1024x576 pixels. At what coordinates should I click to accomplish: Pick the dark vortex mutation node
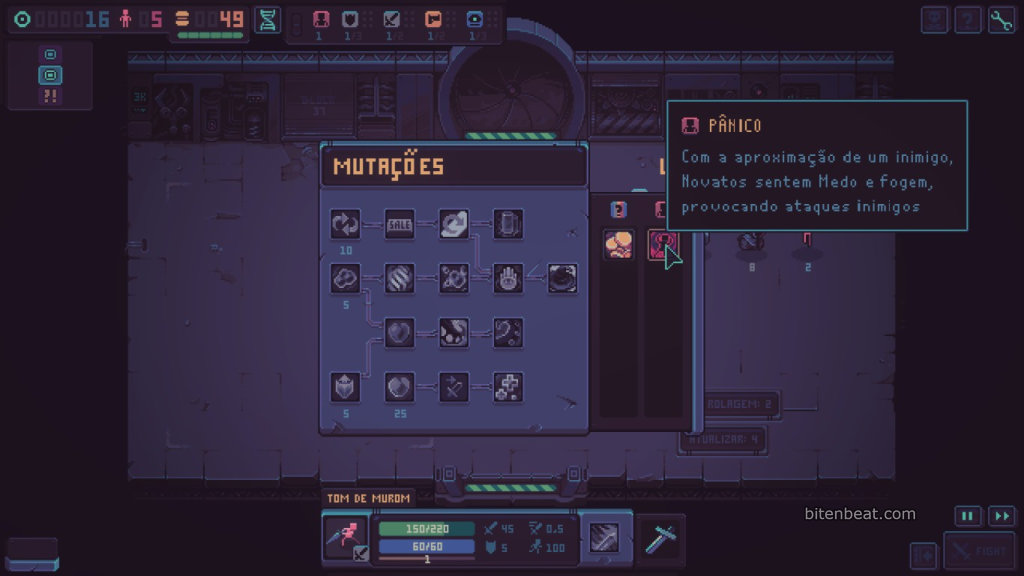tap(562, 279)
